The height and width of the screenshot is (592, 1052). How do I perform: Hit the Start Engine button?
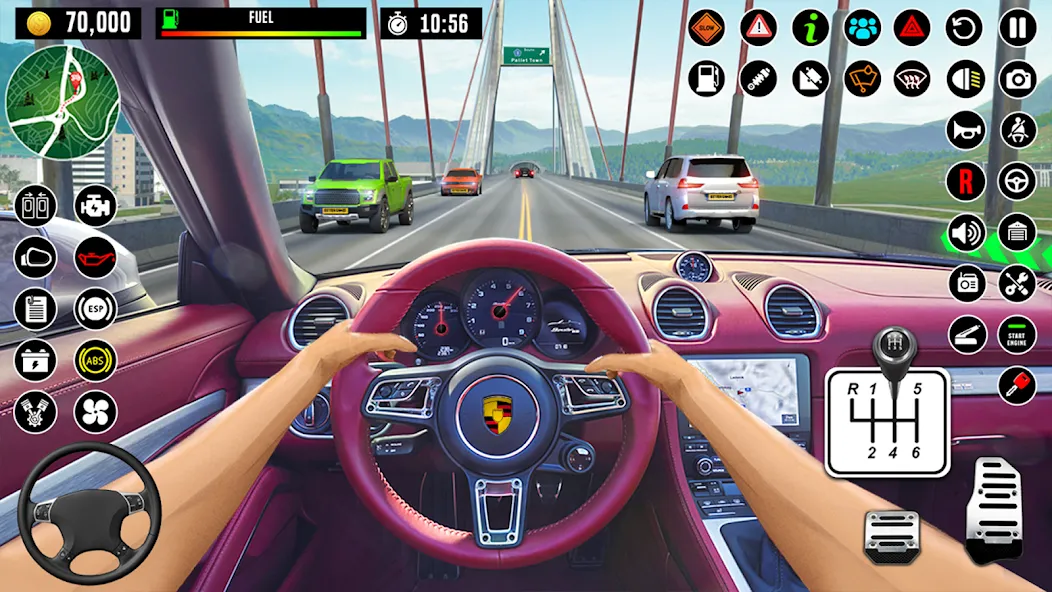coord(1018,334)
